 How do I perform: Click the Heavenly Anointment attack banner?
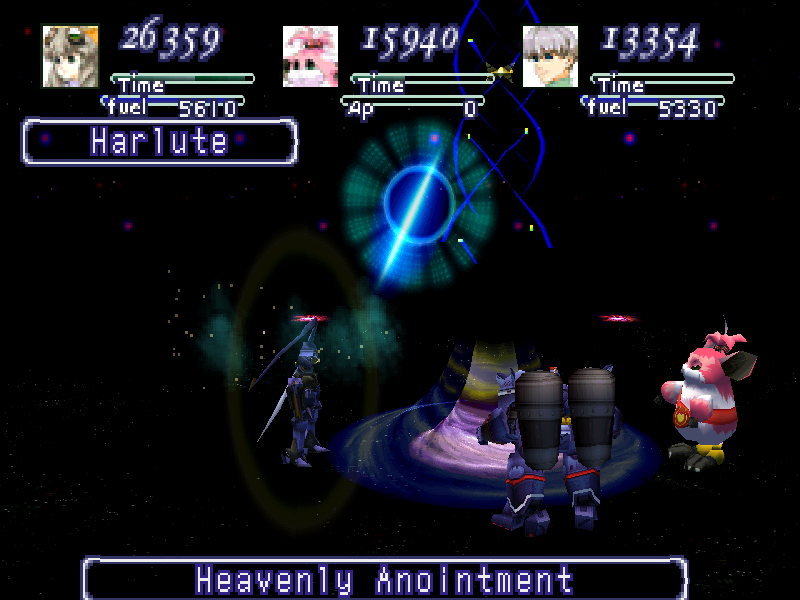(385, 579)
